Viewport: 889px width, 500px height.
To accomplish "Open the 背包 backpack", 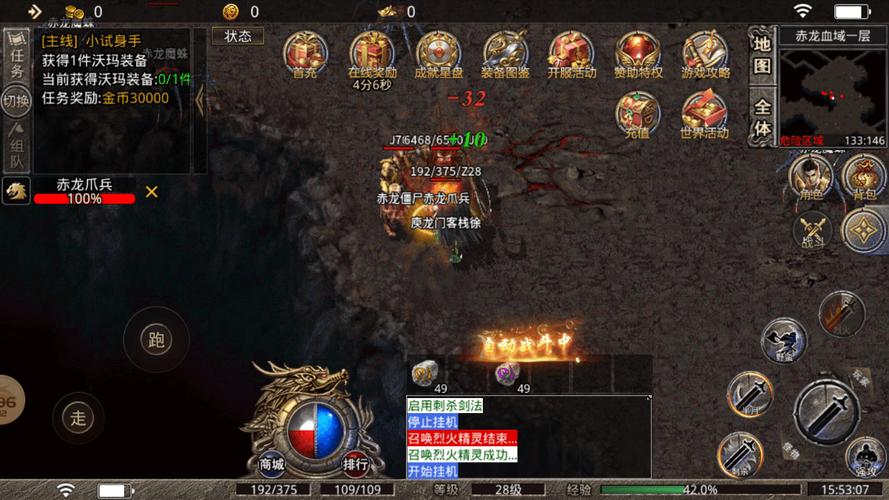I will click(x=863, y=177).
